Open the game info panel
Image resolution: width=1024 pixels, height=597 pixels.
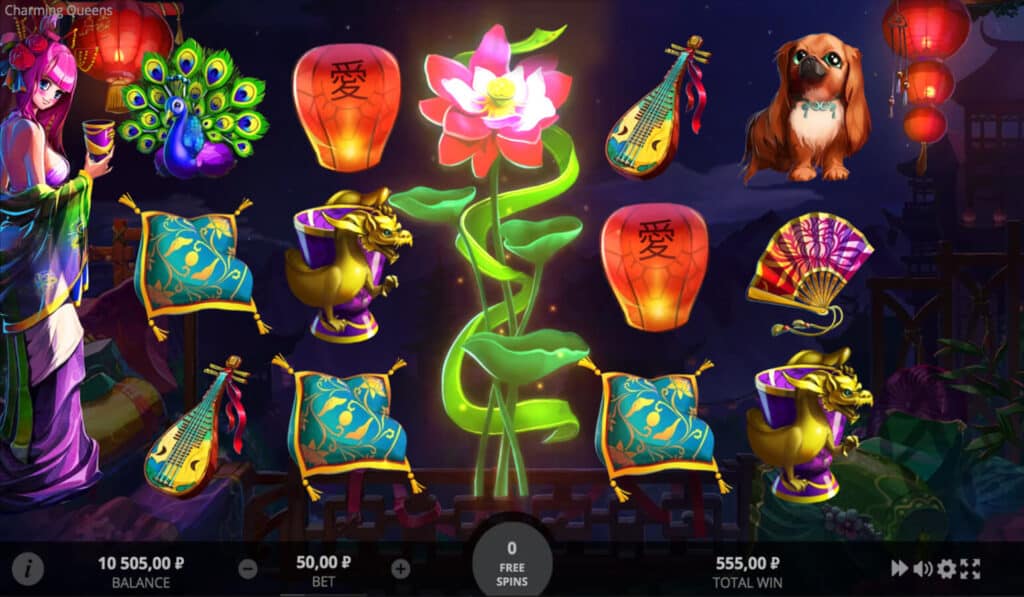(28, 570)
